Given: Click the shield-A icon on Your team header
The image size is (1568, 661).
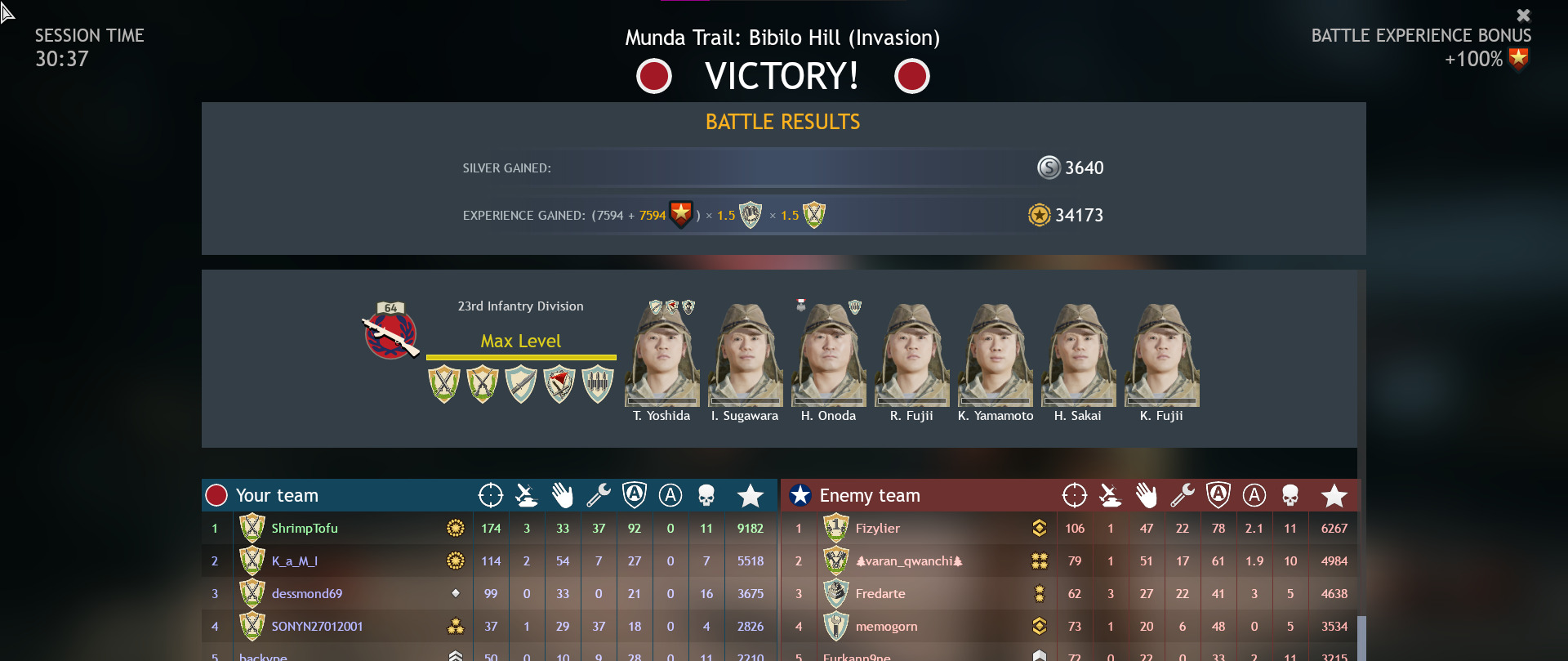Looking at the screenshot, I should pos(634,494).
